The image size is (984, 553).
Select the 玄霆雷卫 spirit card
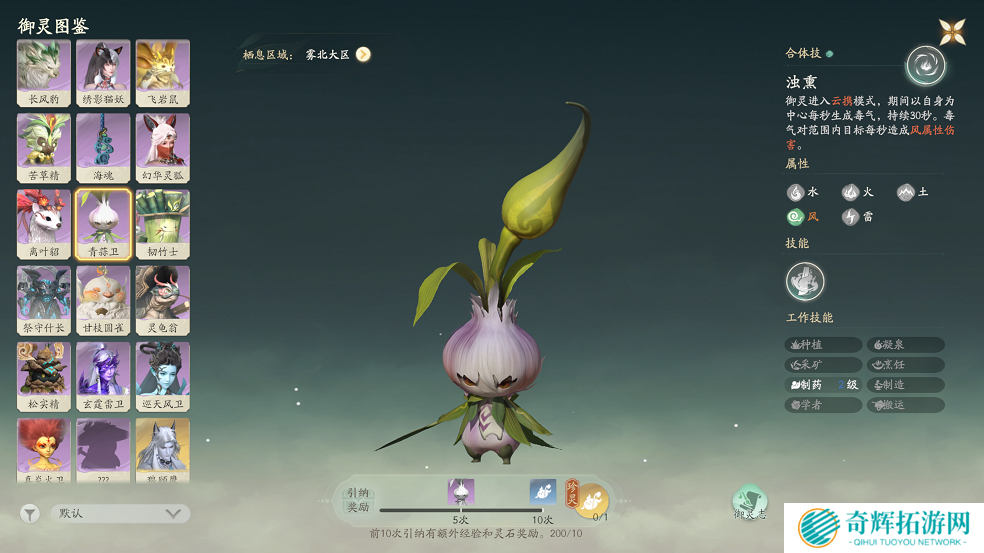pyautogui.click(x=103, y=376)
